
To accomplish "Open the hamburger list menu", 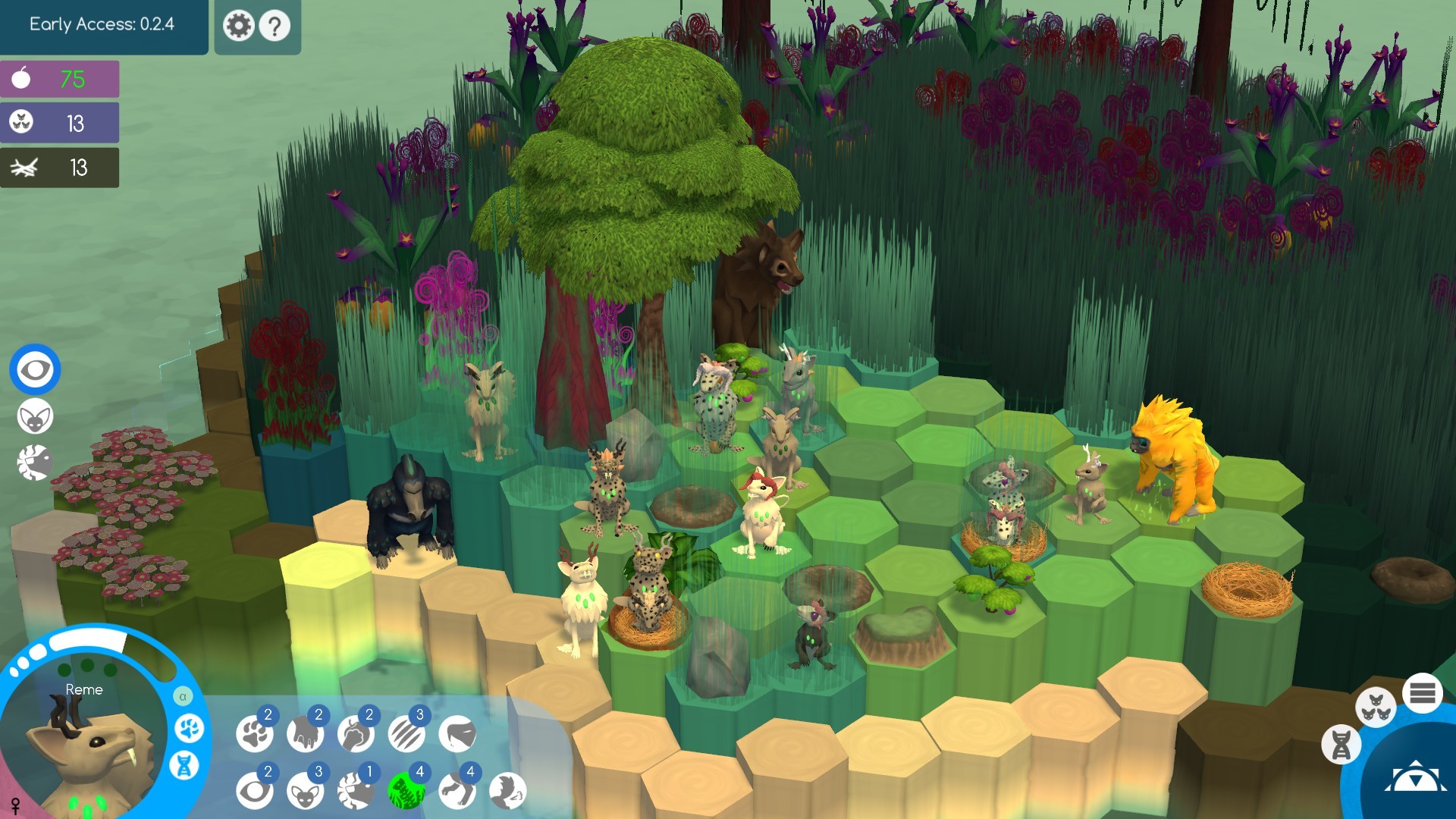I will [x=1423, y=693].
